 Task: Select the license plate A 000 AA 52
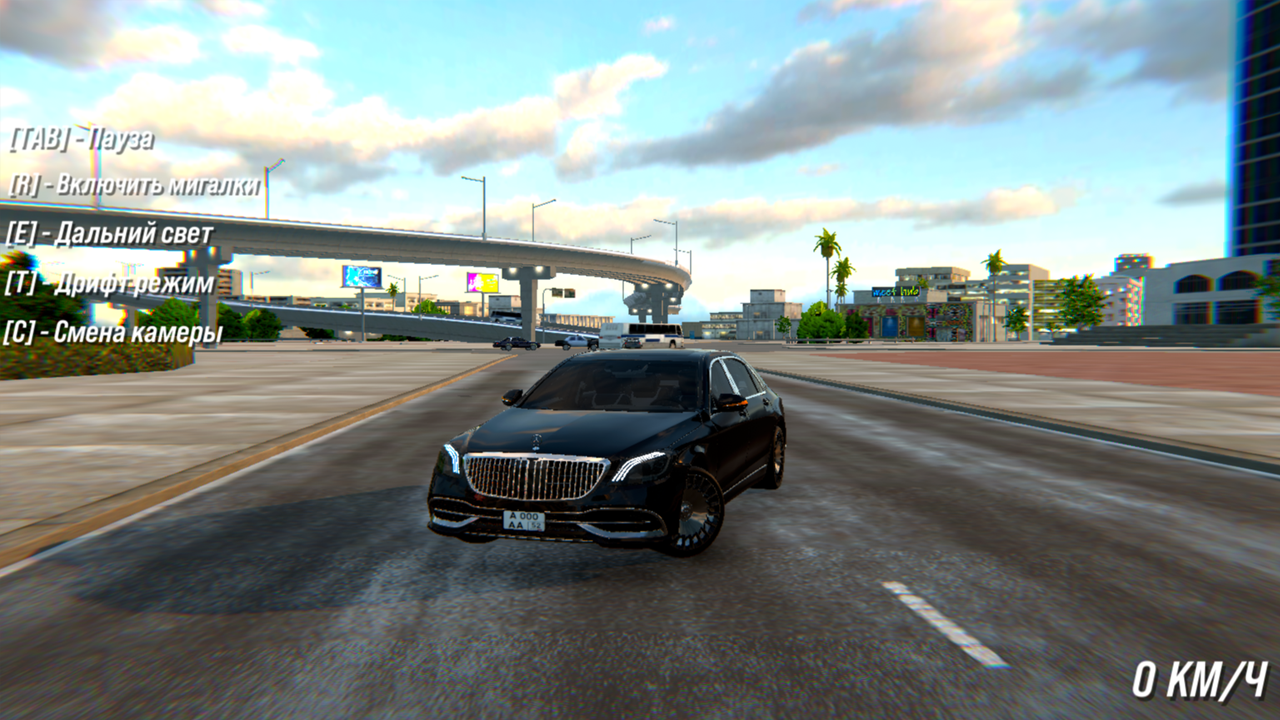pos(525,519)
